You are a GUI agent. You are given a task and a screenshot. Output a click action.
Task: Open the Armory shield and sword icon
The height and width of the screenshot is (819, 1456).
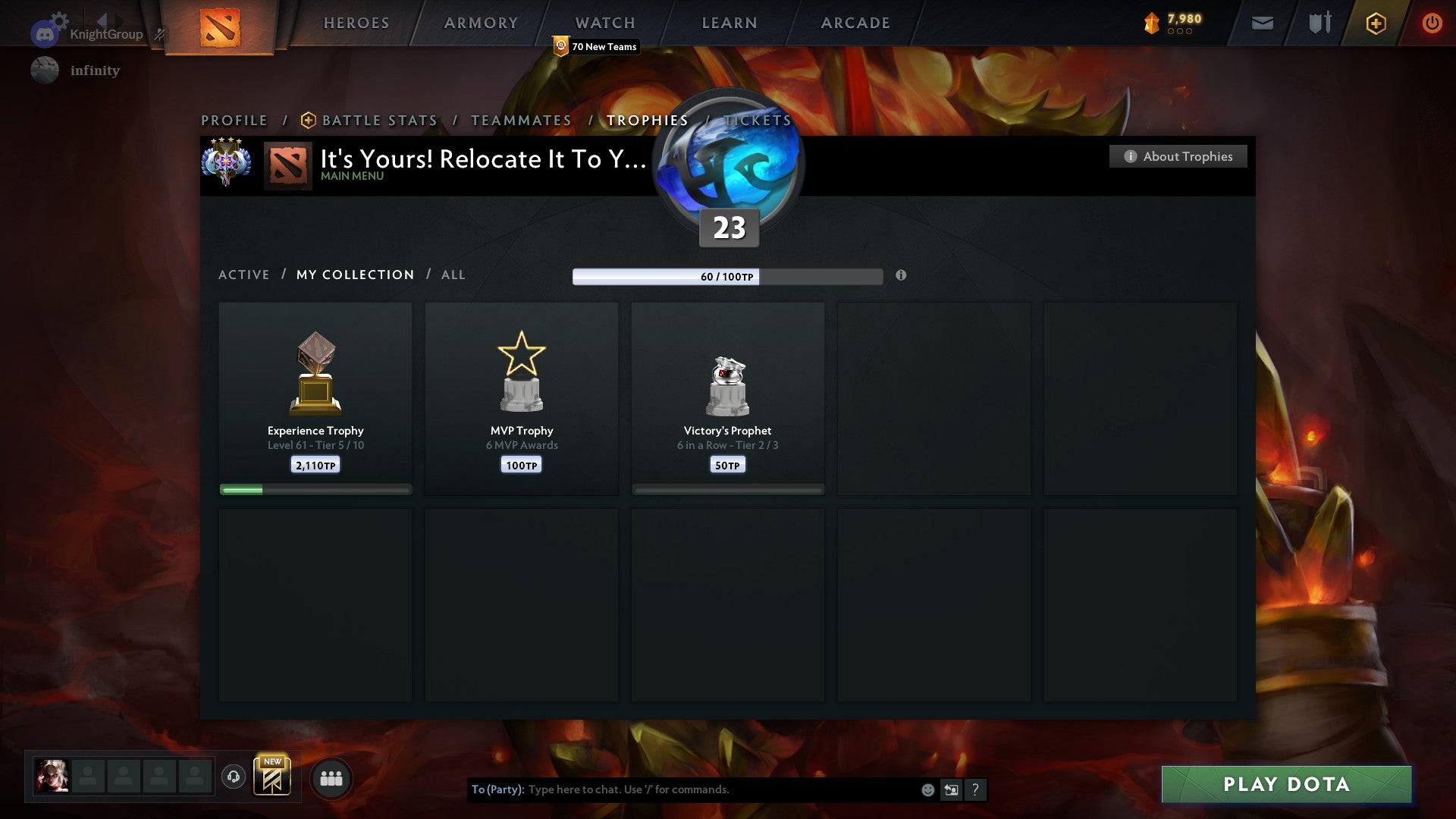(x=1319, y=23)
